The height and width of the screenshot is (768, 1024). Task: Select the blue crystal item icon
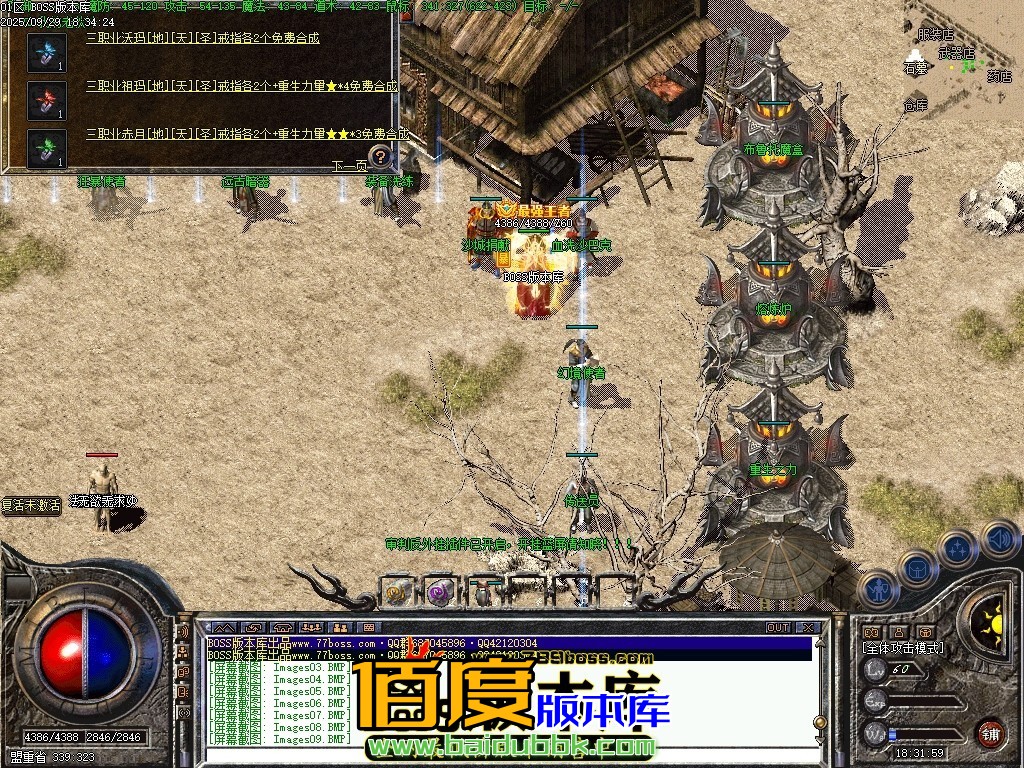click(x=47, y=52)
